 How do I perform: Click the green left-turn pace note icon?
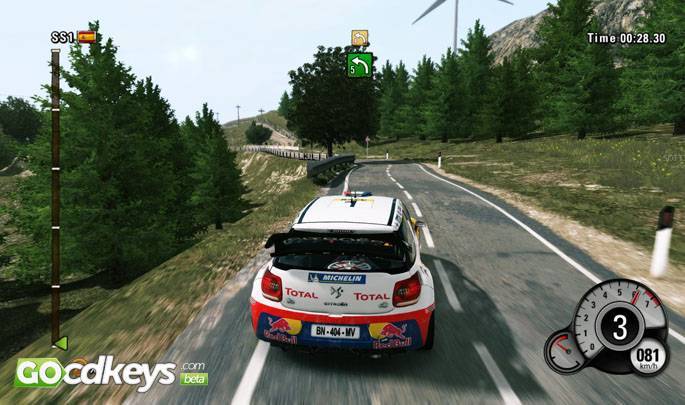tap(360, 65)
